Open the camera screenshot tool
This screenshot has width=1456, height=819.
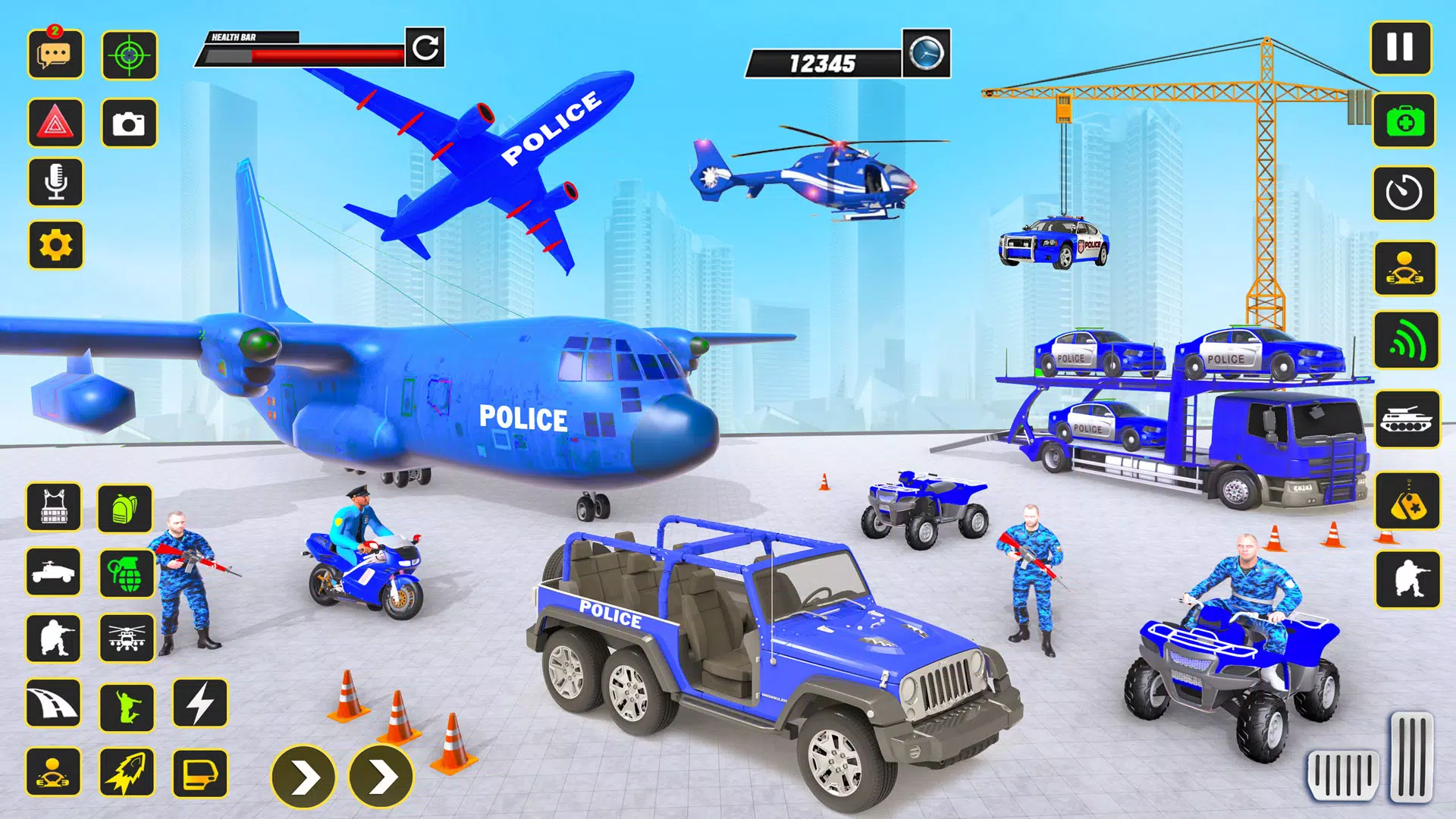click(127, 124)
